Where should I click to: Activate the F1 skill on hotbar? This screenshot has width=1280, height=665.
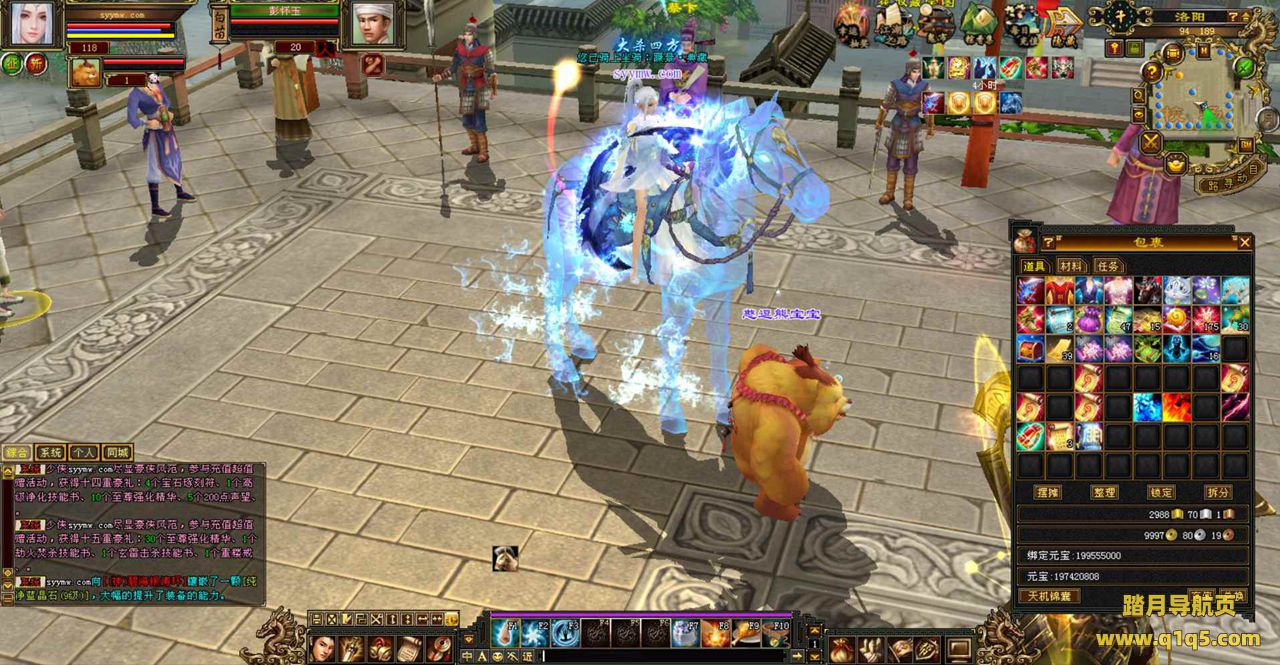(x=506, y=633)
